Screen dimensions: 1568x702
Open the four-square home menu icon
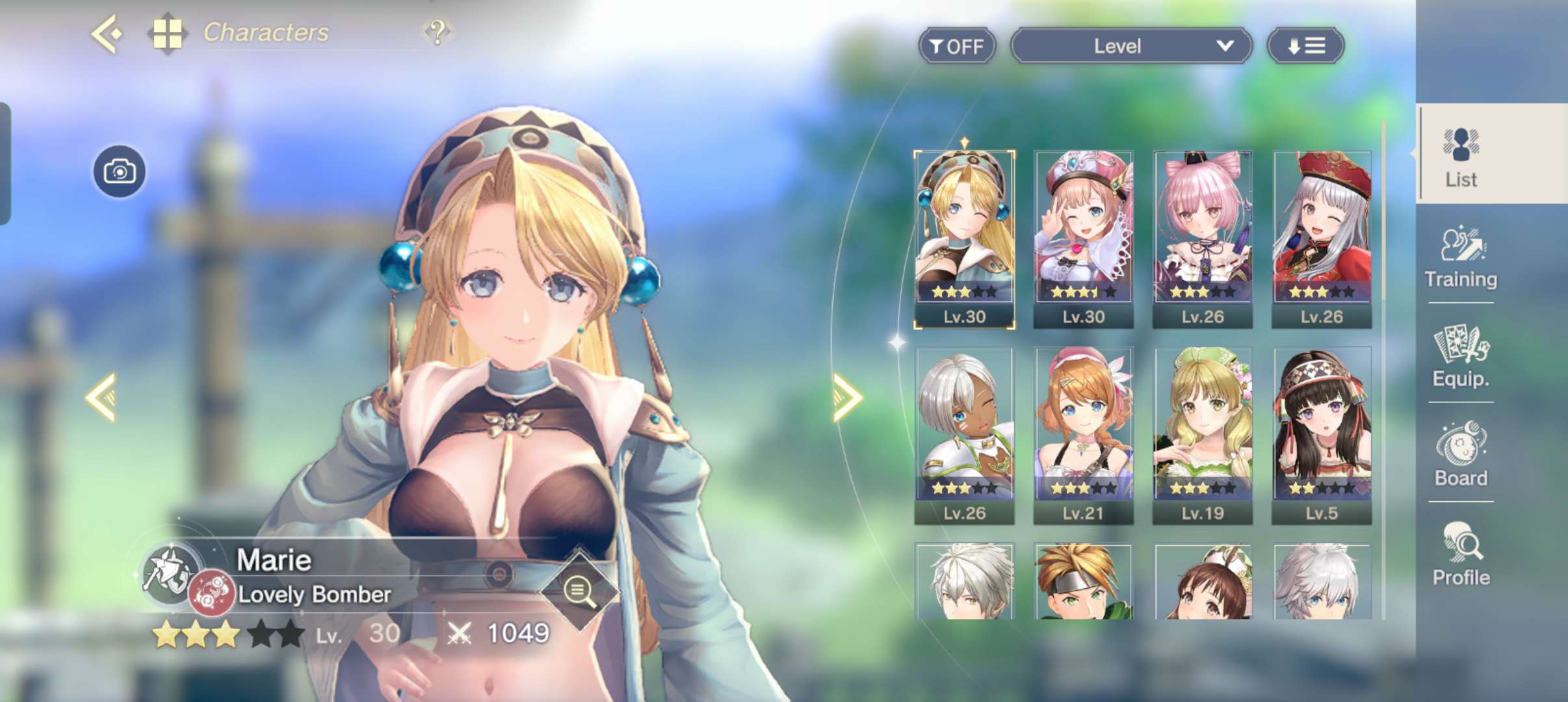click(x=167, y=33)
